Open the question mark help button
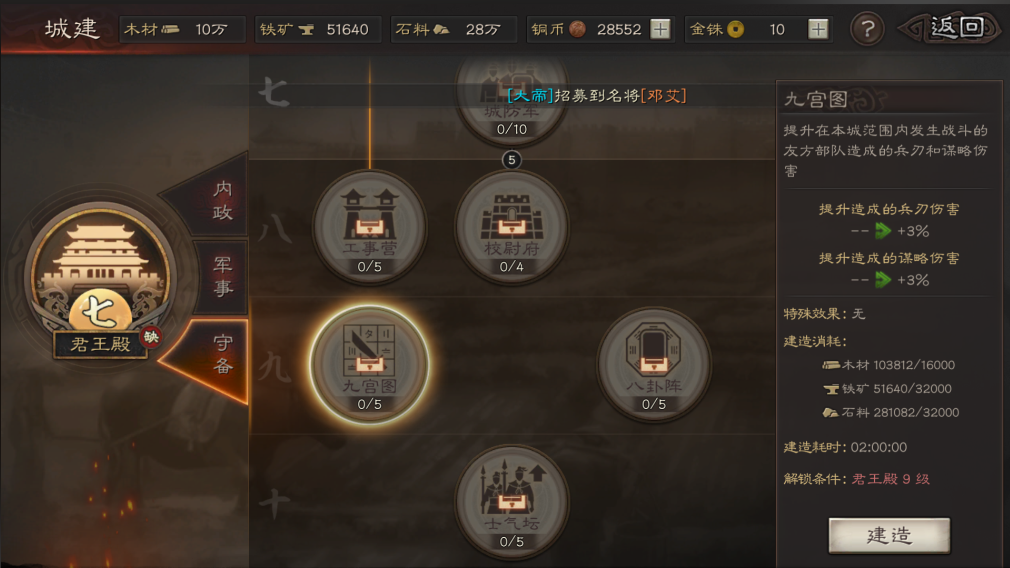The height and width of the screenshot is (568, 1010). [x=867, y=29]
